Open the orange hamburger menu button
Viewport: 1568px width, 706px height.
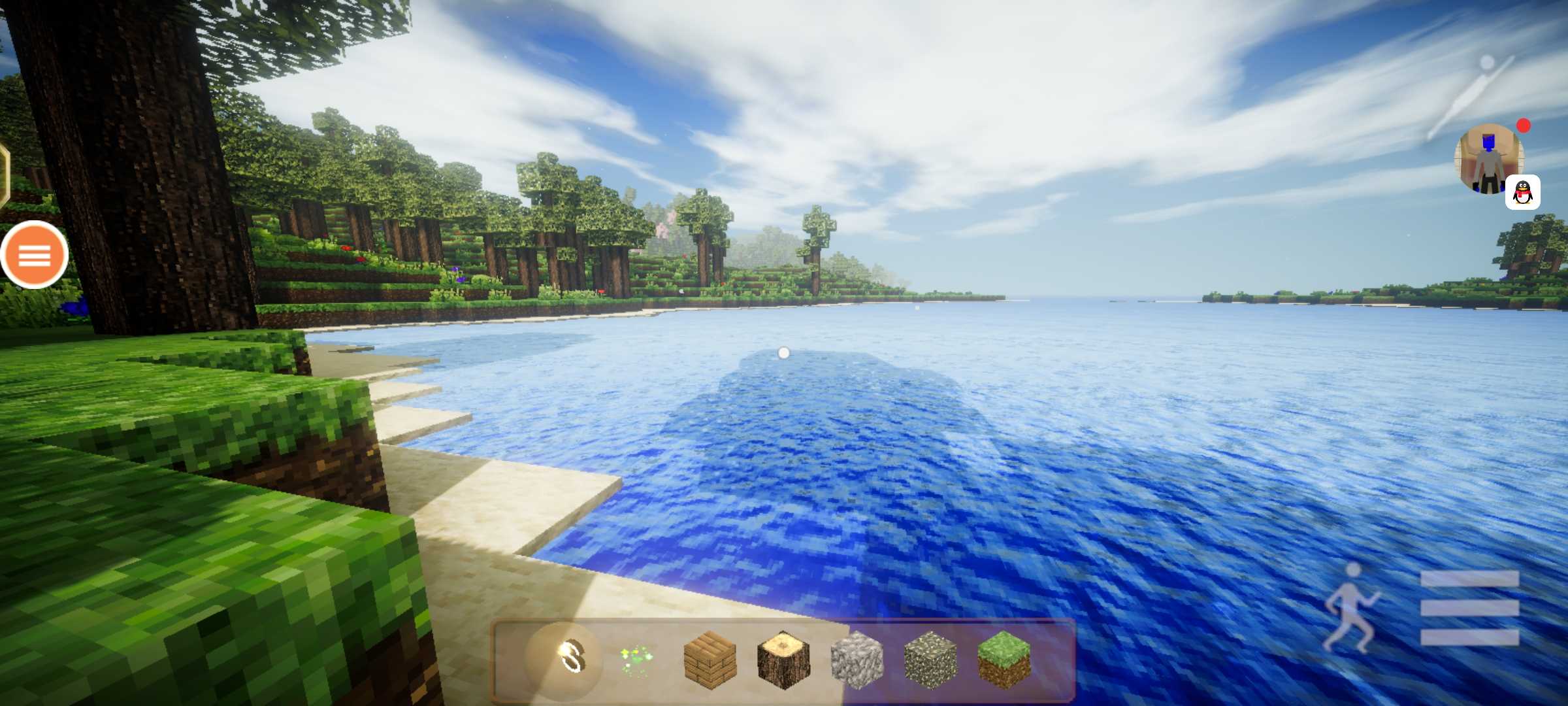[x=34, y=255]
